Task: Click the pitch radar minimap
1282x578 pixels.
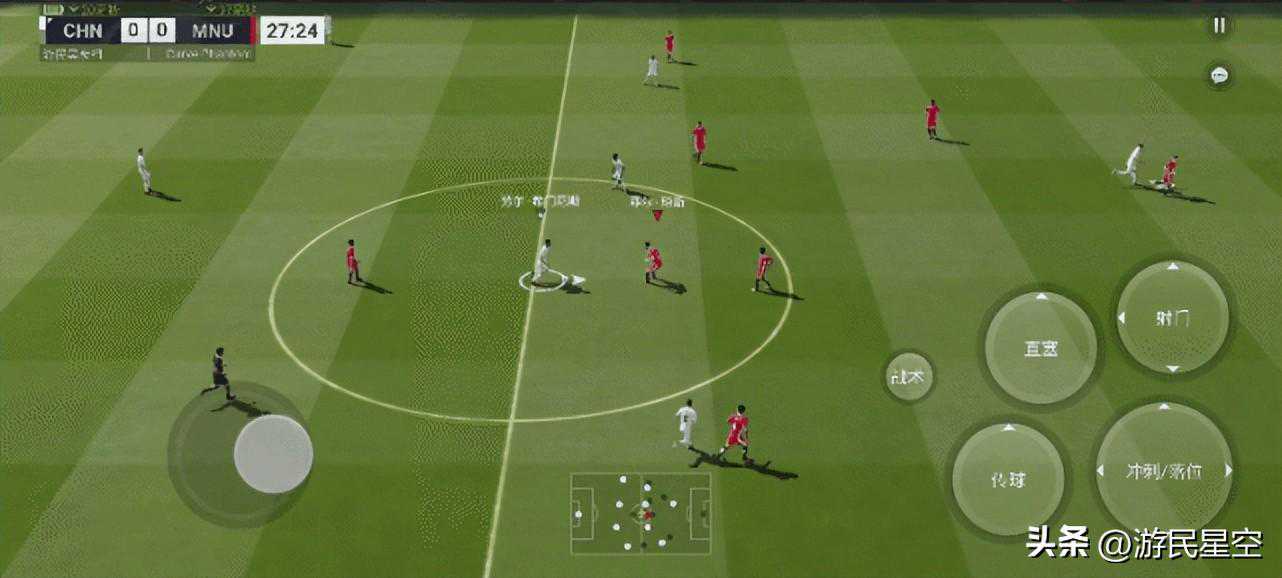Action: 640,513
